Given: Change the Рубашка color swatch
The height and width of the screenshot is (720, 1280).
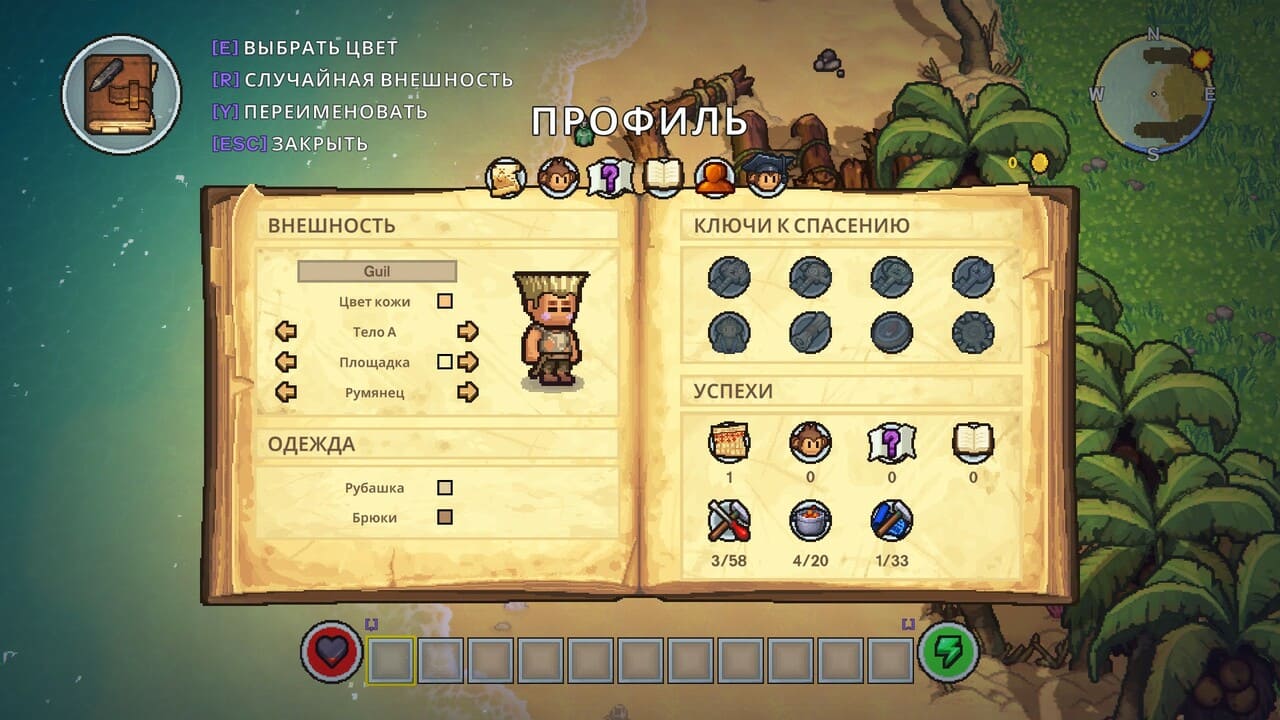Looking at the screenshot, I should pyautogui.click(x=445, y=488).
